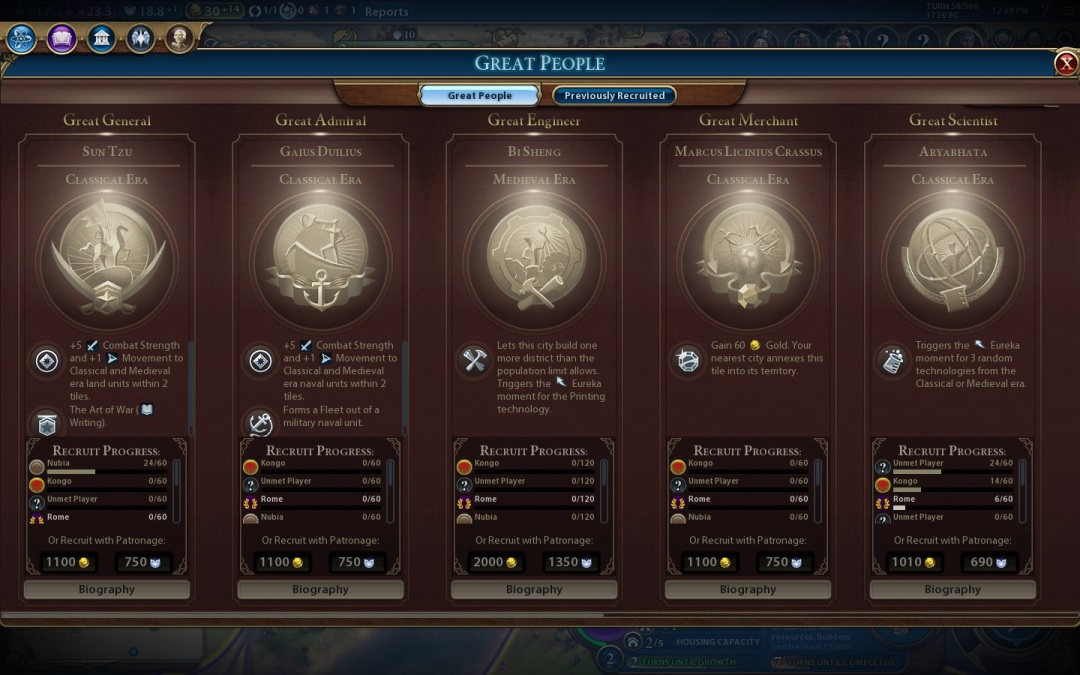This screenshot has width=1080, height=675.
Task: Buy Gaius Duilius for 1100 gold
Action: pyautogui.click(x=281, y=562)
